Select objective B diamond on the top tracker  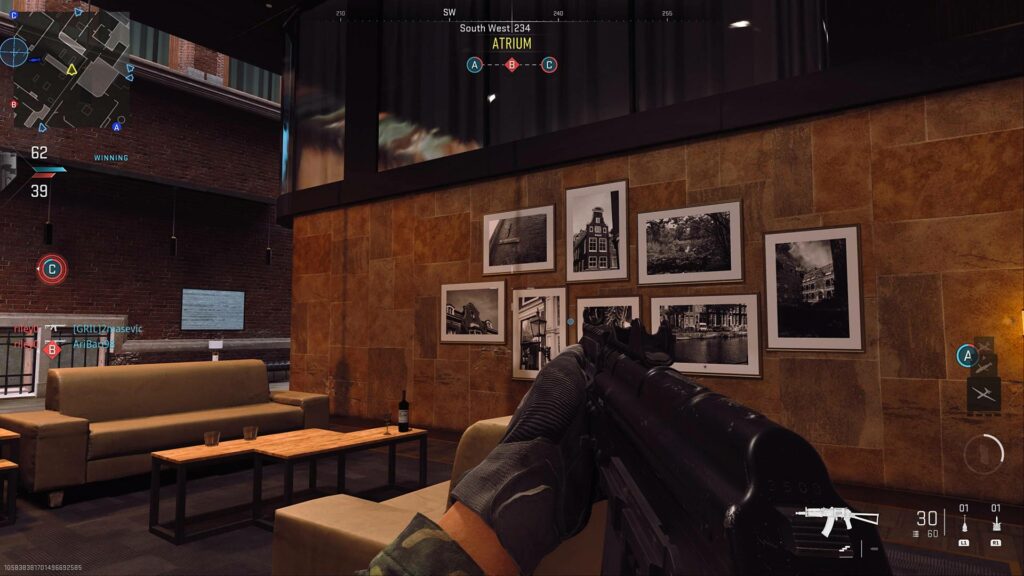point(512,65)
